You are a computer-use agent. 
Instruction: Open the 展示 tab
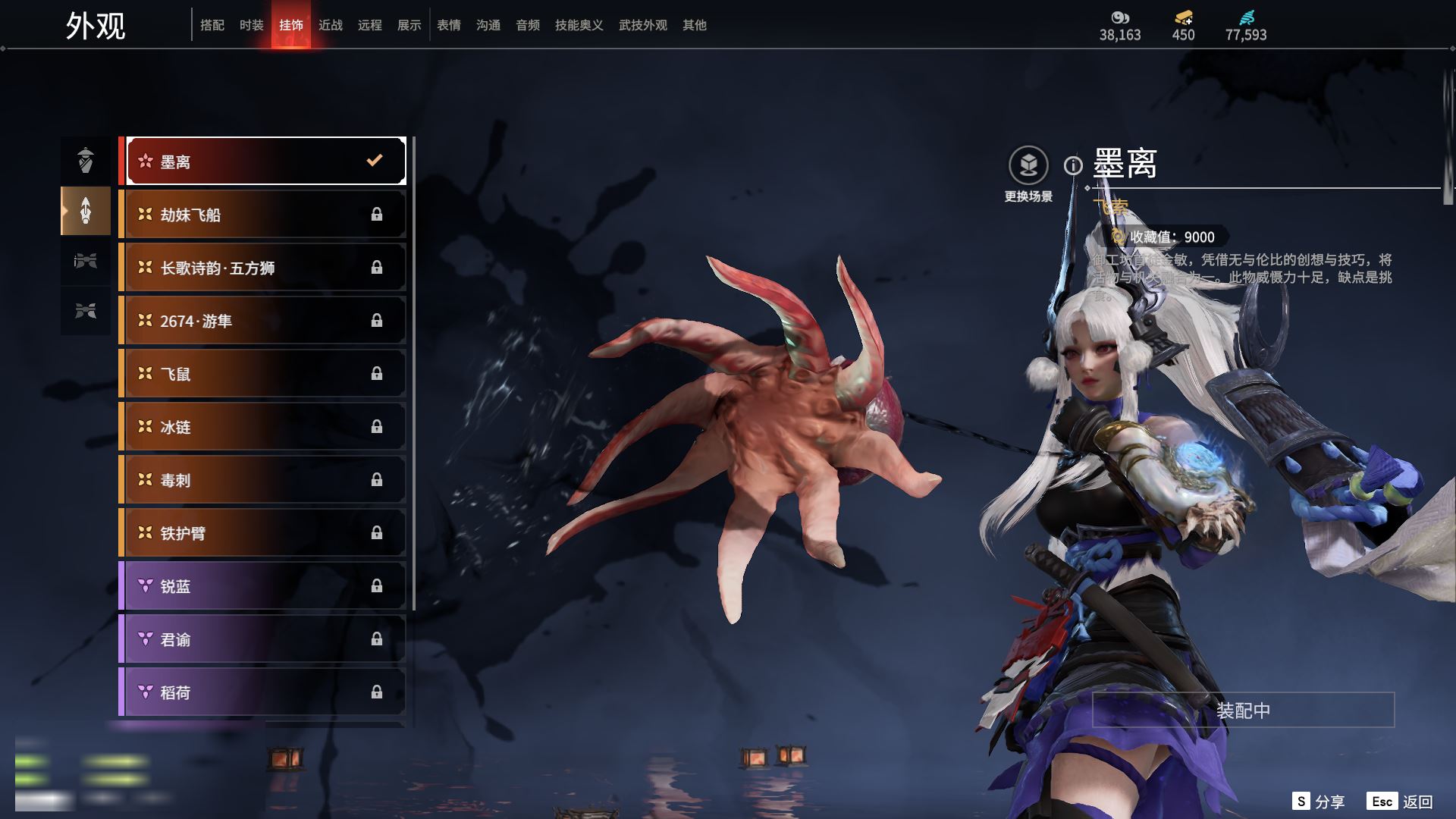click(x=409, y=26)
